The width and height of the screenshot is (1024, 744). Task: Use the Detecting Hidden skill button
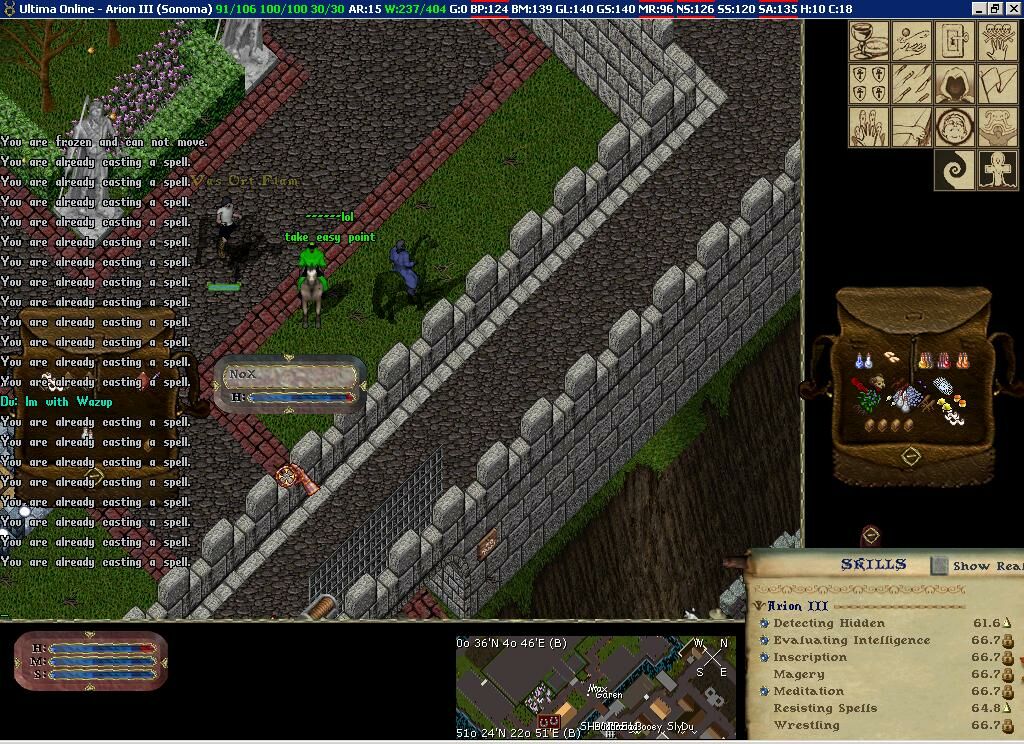764,623
